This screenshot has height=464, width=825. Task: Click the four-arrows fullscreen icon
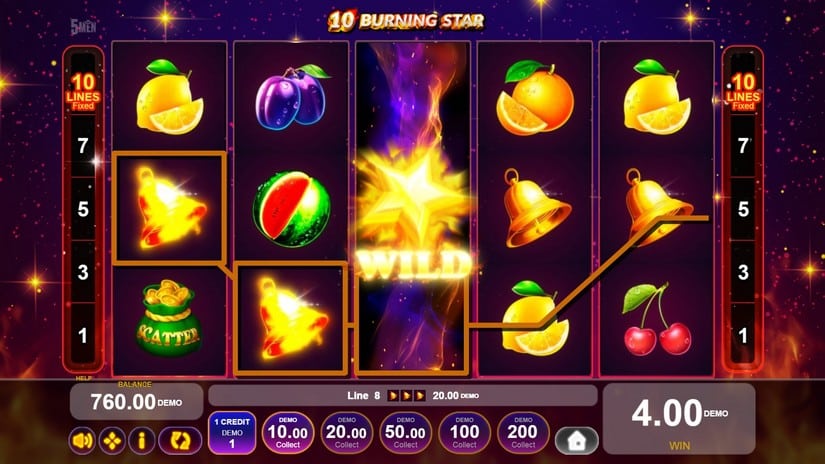(112, 439)
